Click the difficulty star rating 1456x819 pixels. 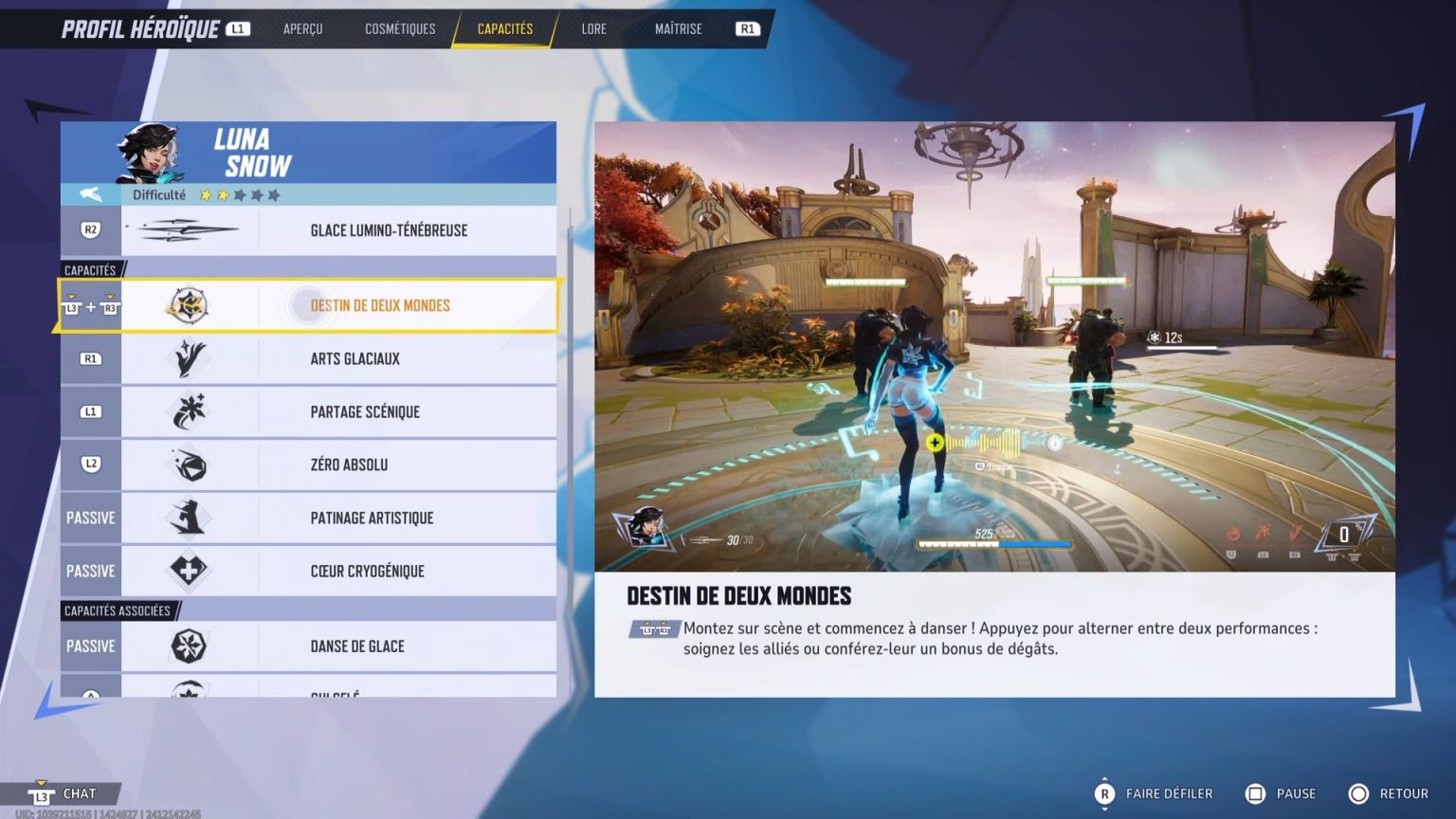point(238,195)
